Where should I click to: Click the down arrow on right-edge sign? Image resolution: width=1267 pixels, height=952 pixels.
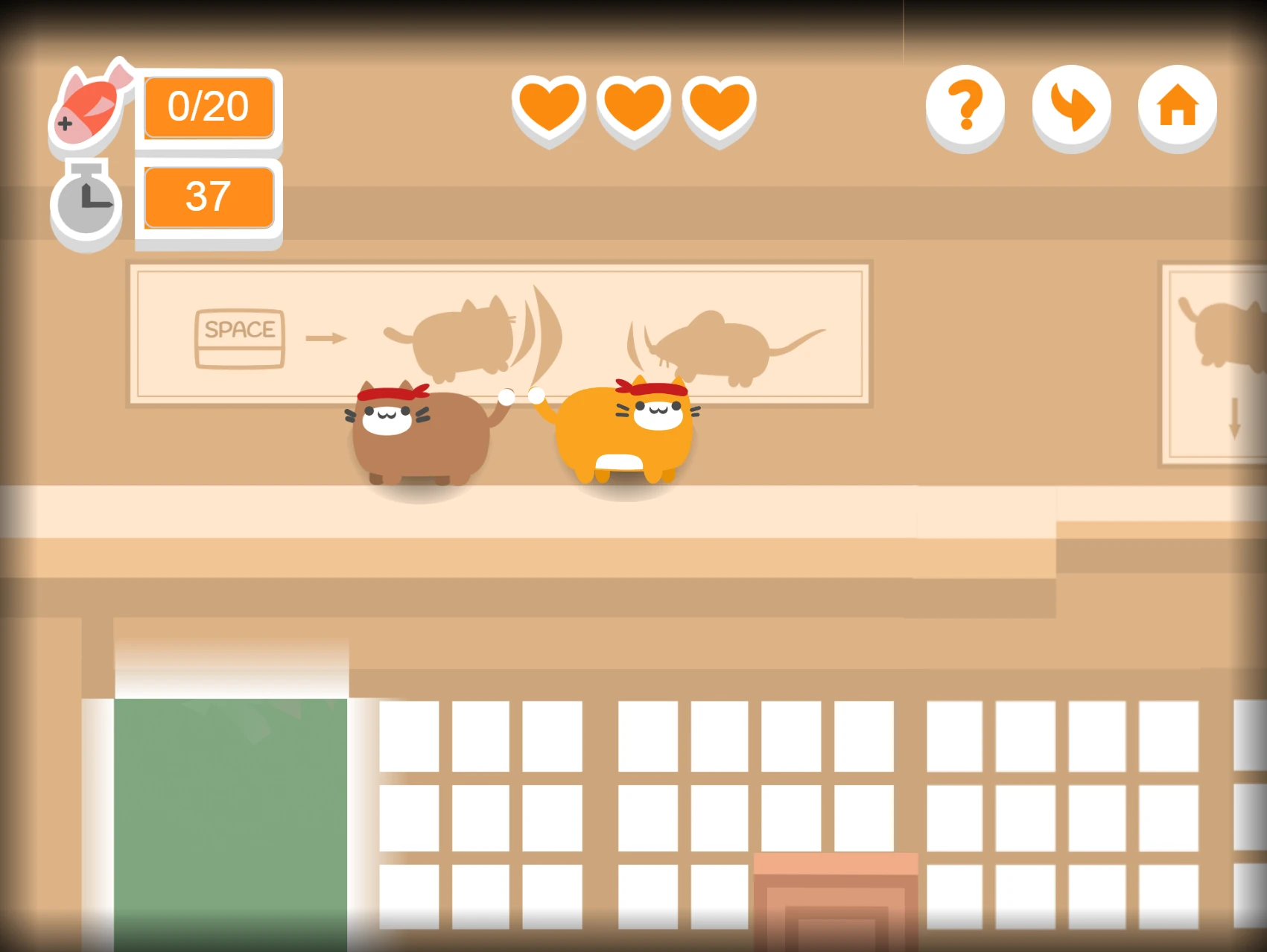pyautogui.click(x=1236, y=417)
